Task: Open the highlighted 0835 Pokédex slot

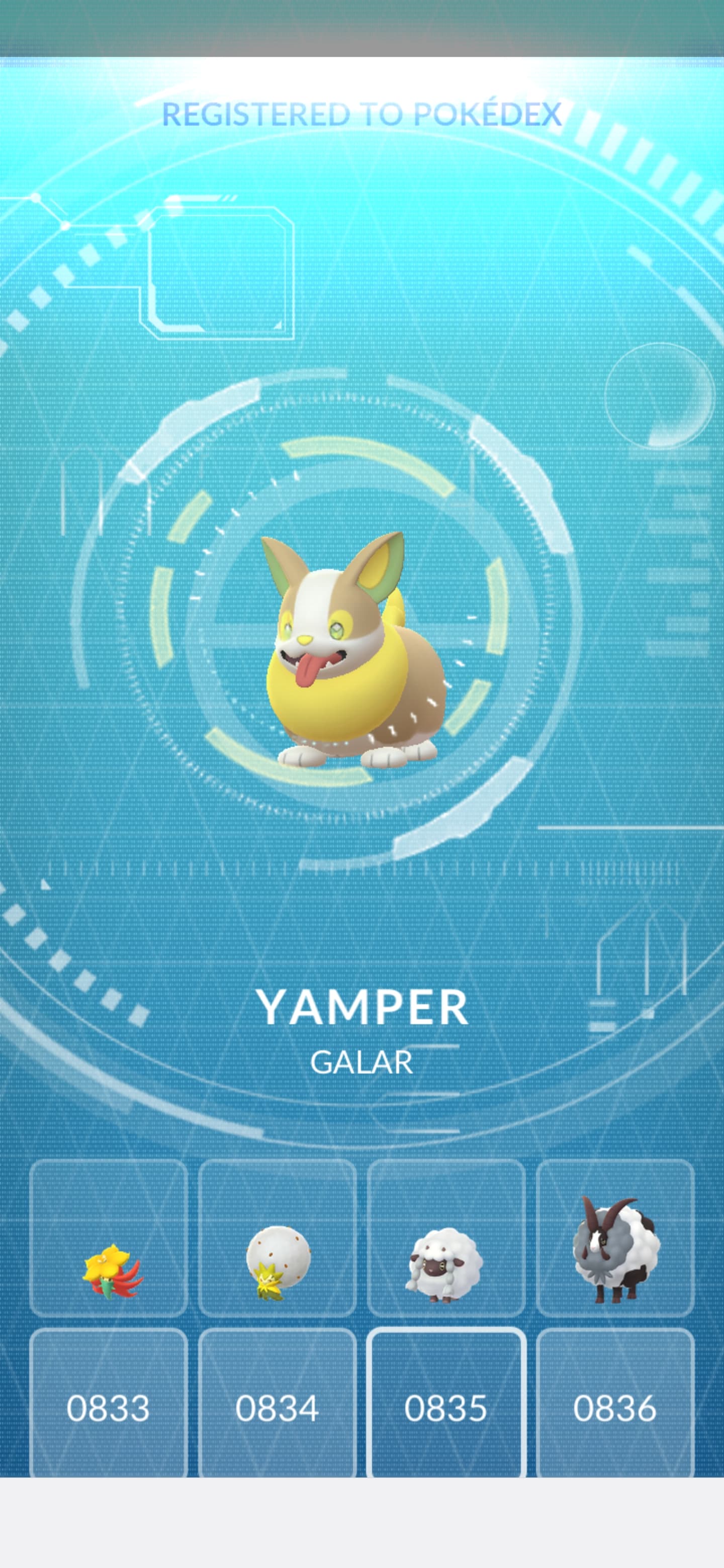Action: pyautogui.click(x=446, y=1407)
